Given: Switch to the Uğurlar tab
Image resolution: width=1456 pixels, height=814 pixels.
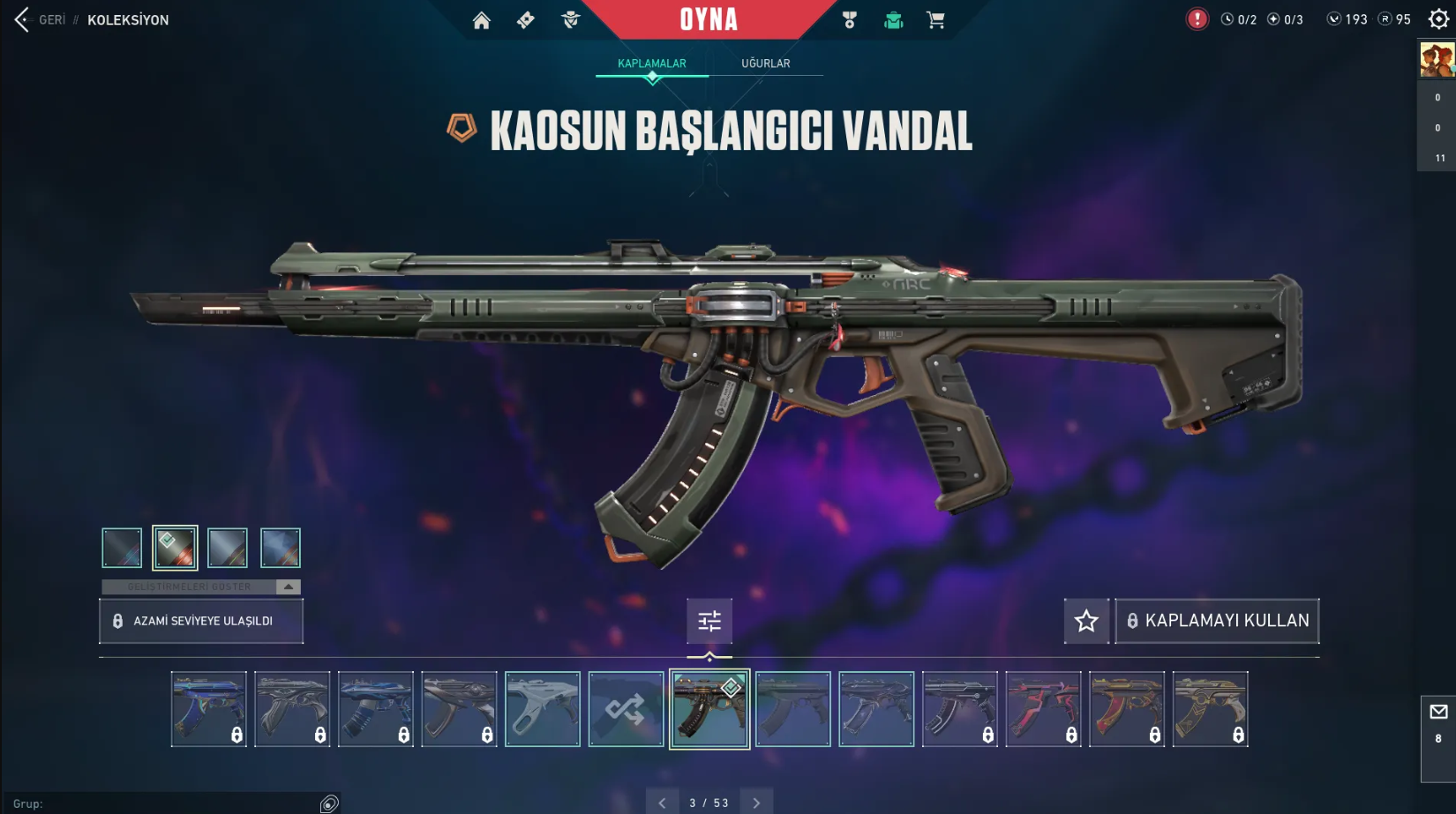Looking at the screenshot, I should [x=765, y=63].
